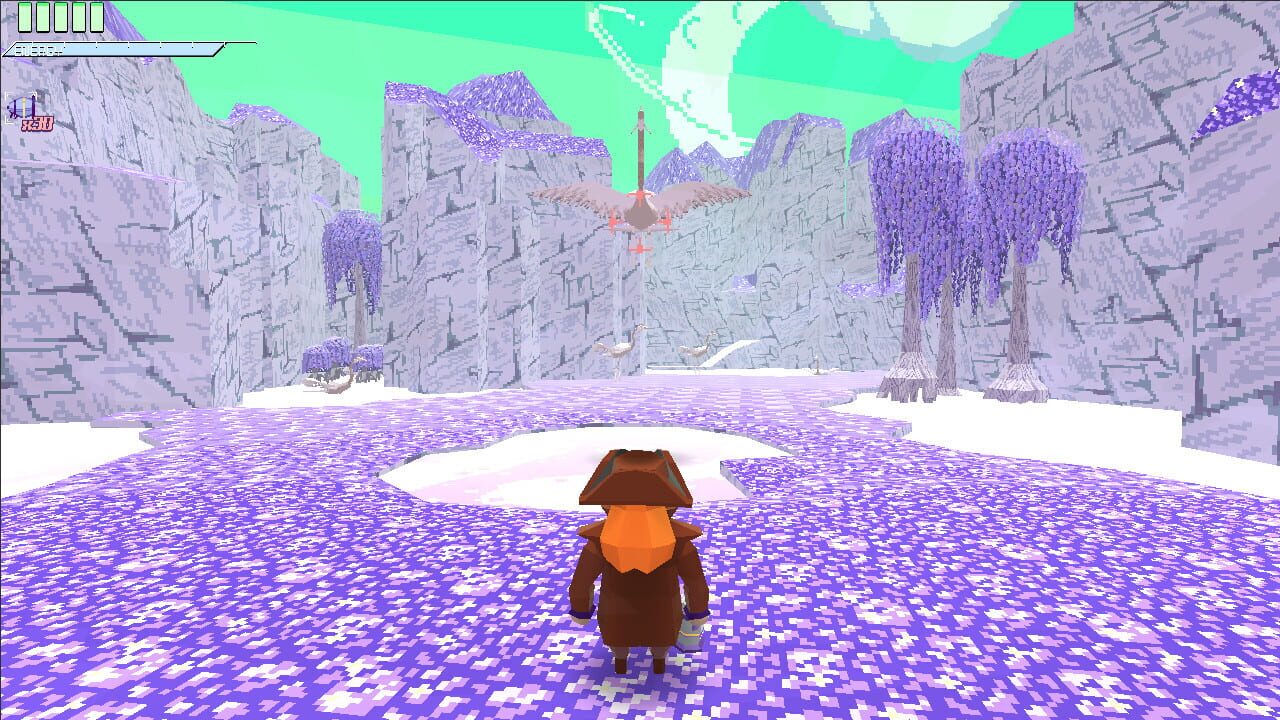
Task: Toggle the second health segment
Action: click(42, 17)
